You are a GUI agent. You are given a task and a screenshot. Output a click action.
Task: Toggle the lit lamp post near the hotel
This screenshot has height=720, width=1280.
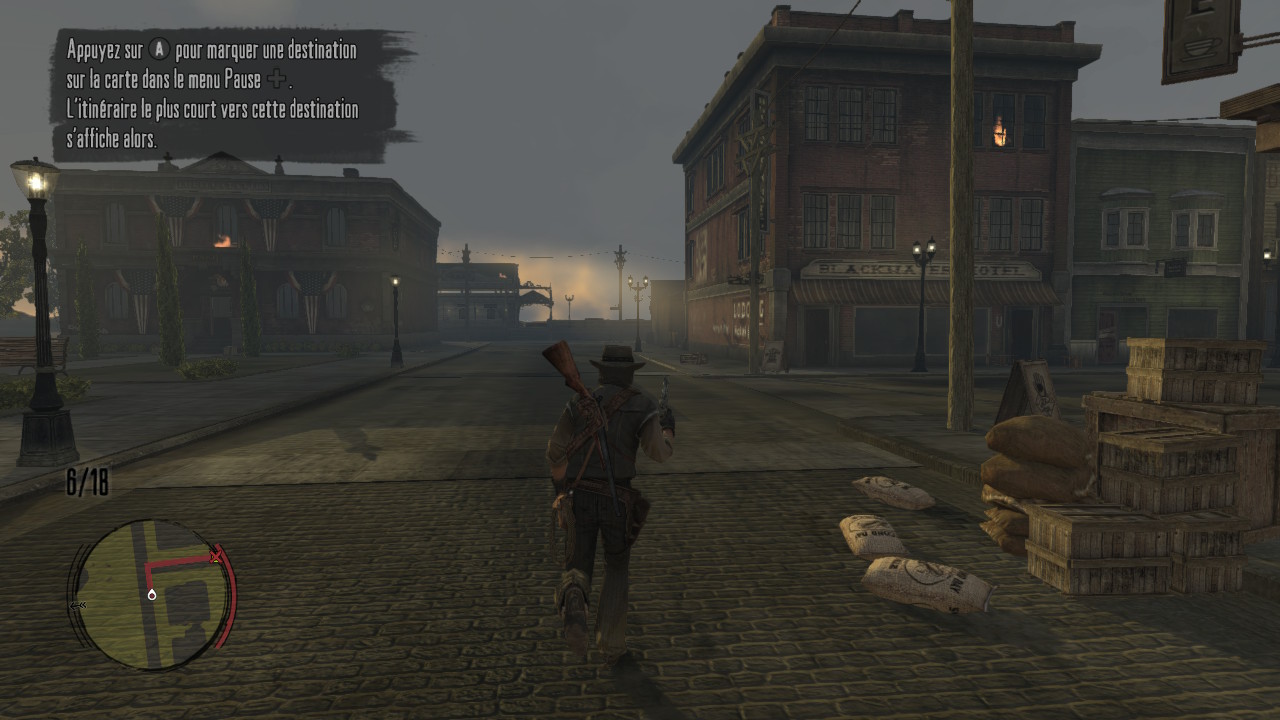[922, 245]
